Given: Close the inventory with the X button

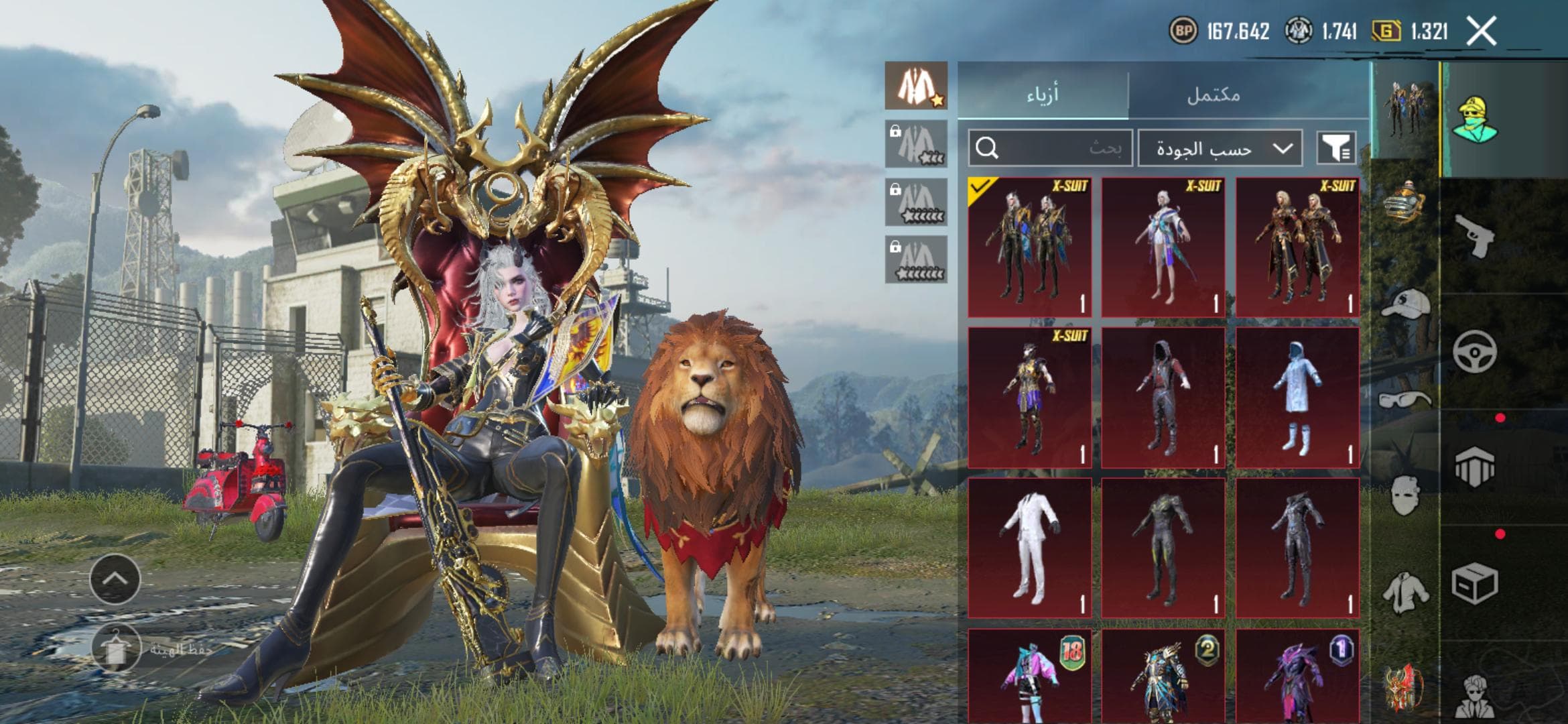Looking at the screenshot, I should click(x=1482, y=32).
